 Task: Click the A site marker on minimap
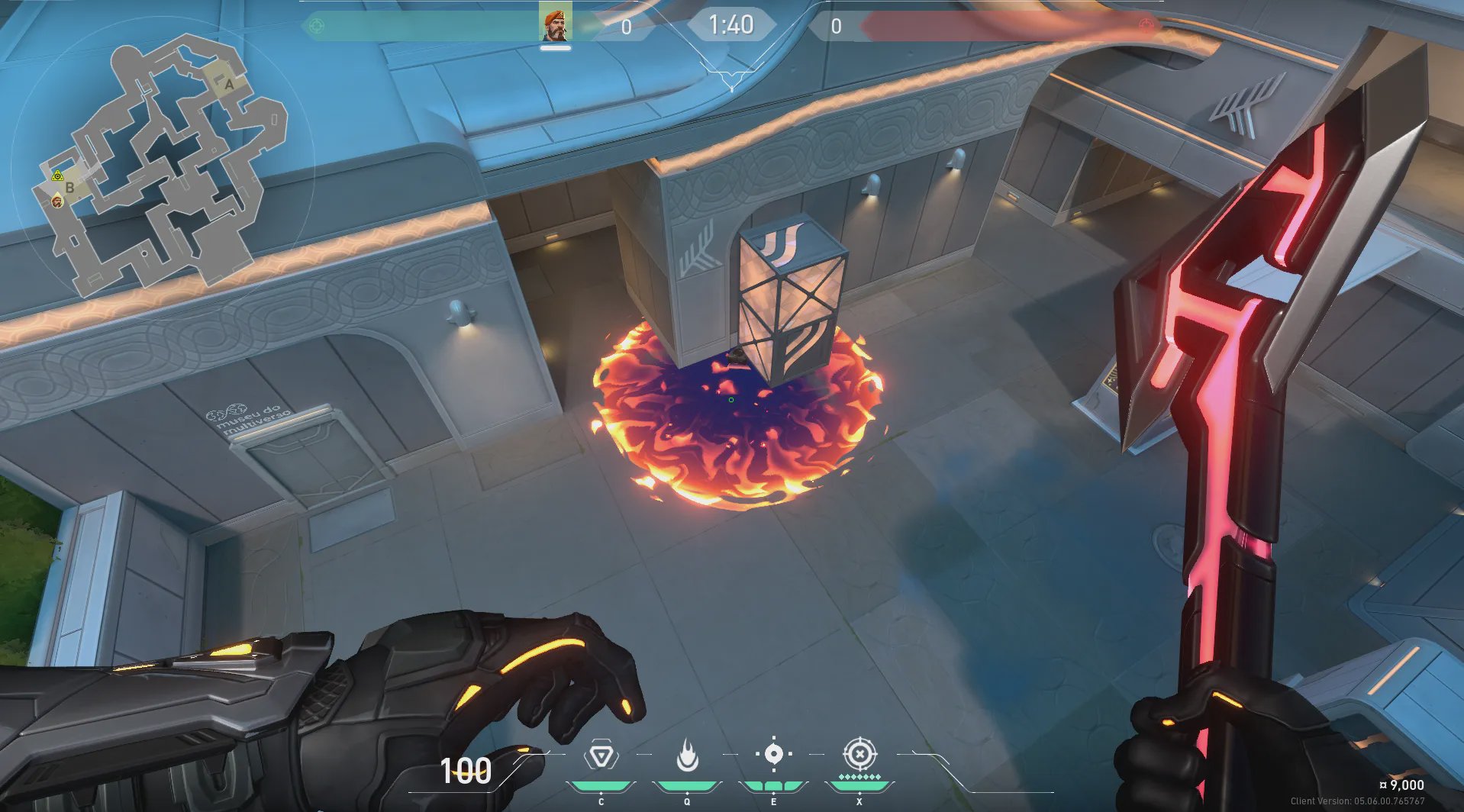[228, 82]
